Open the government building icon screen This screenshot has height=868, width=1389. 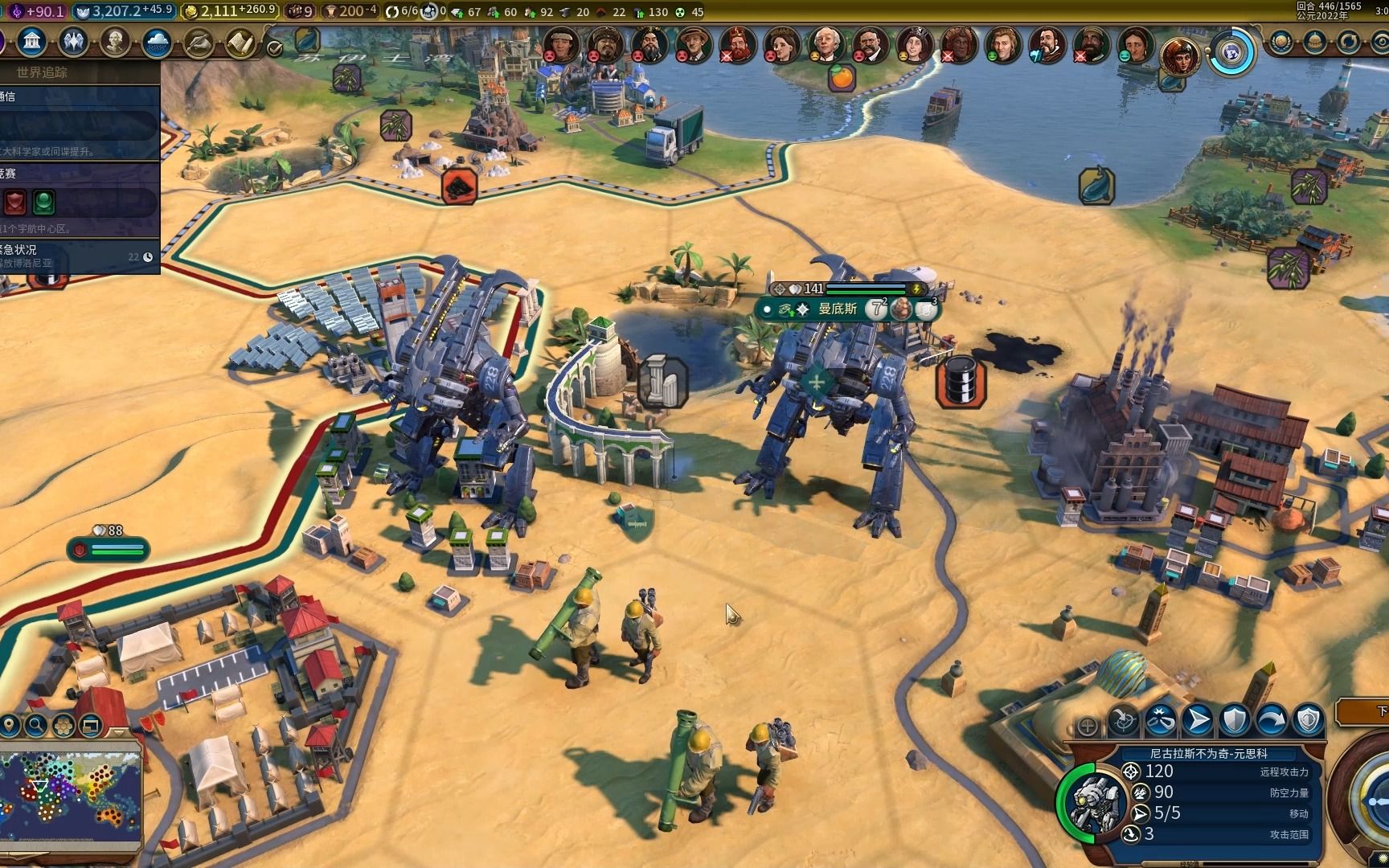click(32, 42)
